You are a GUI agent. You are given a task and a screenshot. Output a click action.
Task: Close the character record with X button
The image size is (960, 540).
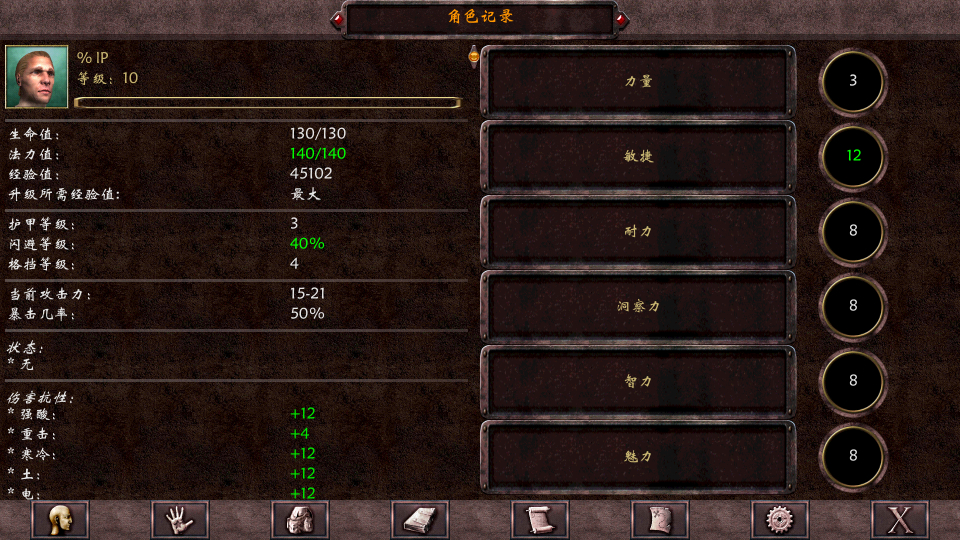900,520
